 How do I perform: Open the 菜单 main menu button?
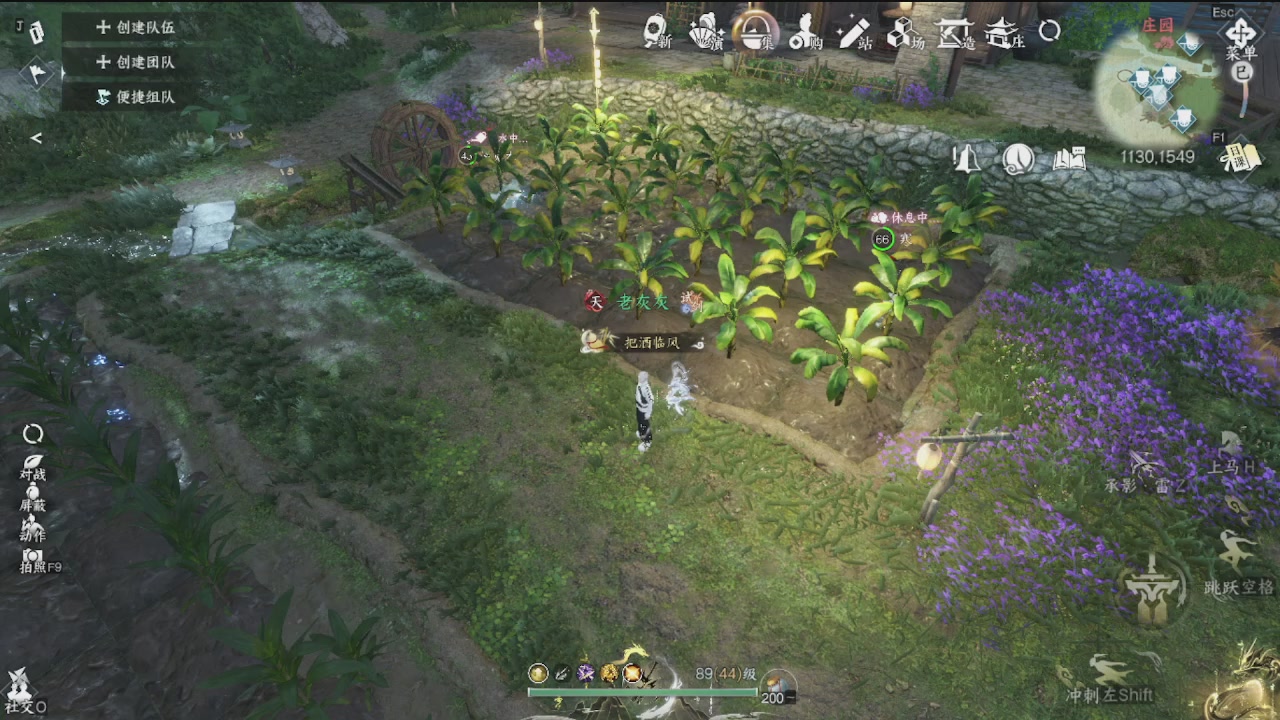(1241, 38)
